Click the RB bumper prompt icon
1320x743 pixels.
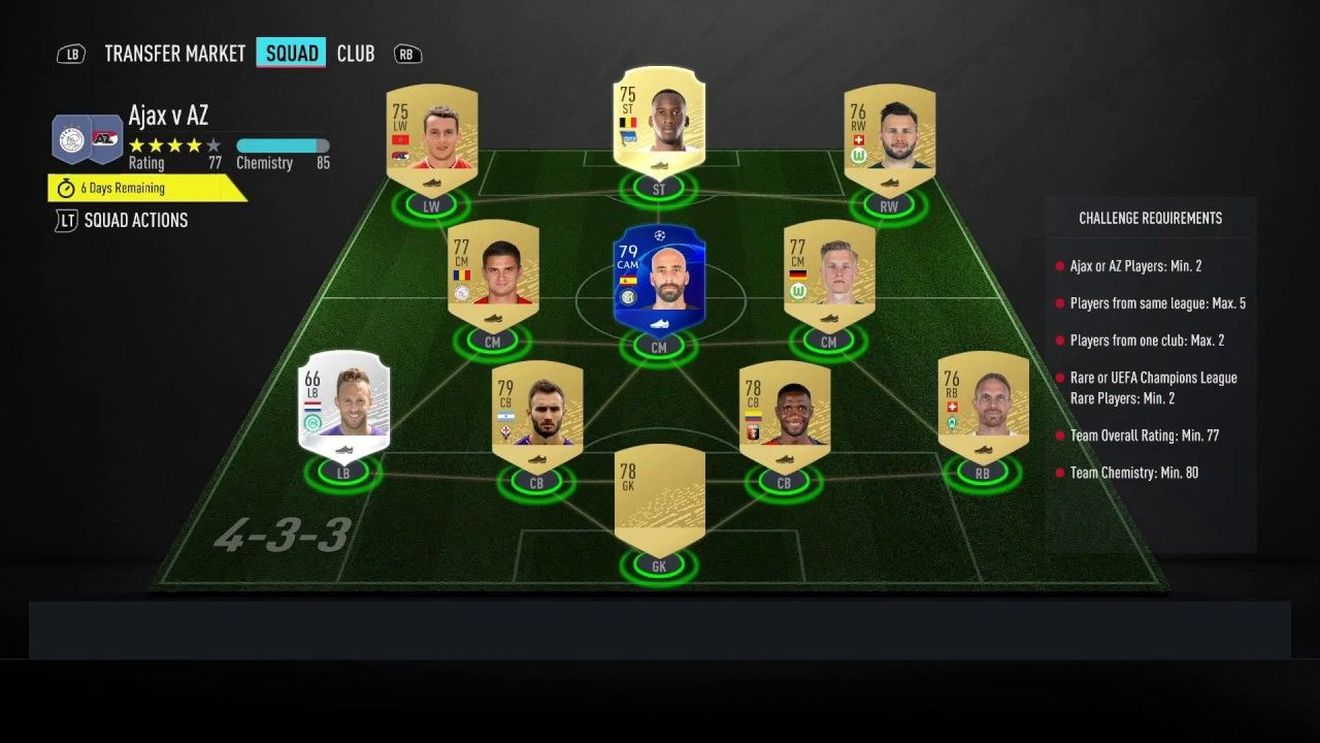pyautogui.click(x=406, y=53)
